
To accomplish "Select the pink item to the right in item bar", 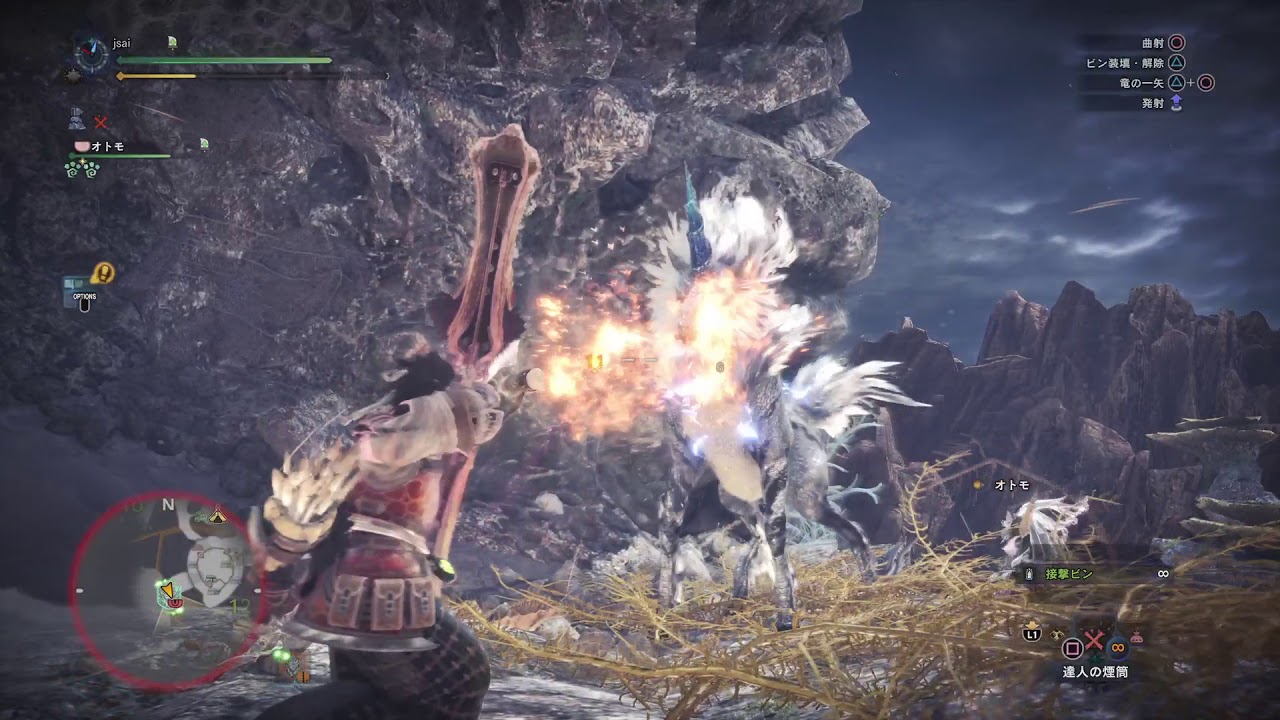I will click(x=1137, y=636).
